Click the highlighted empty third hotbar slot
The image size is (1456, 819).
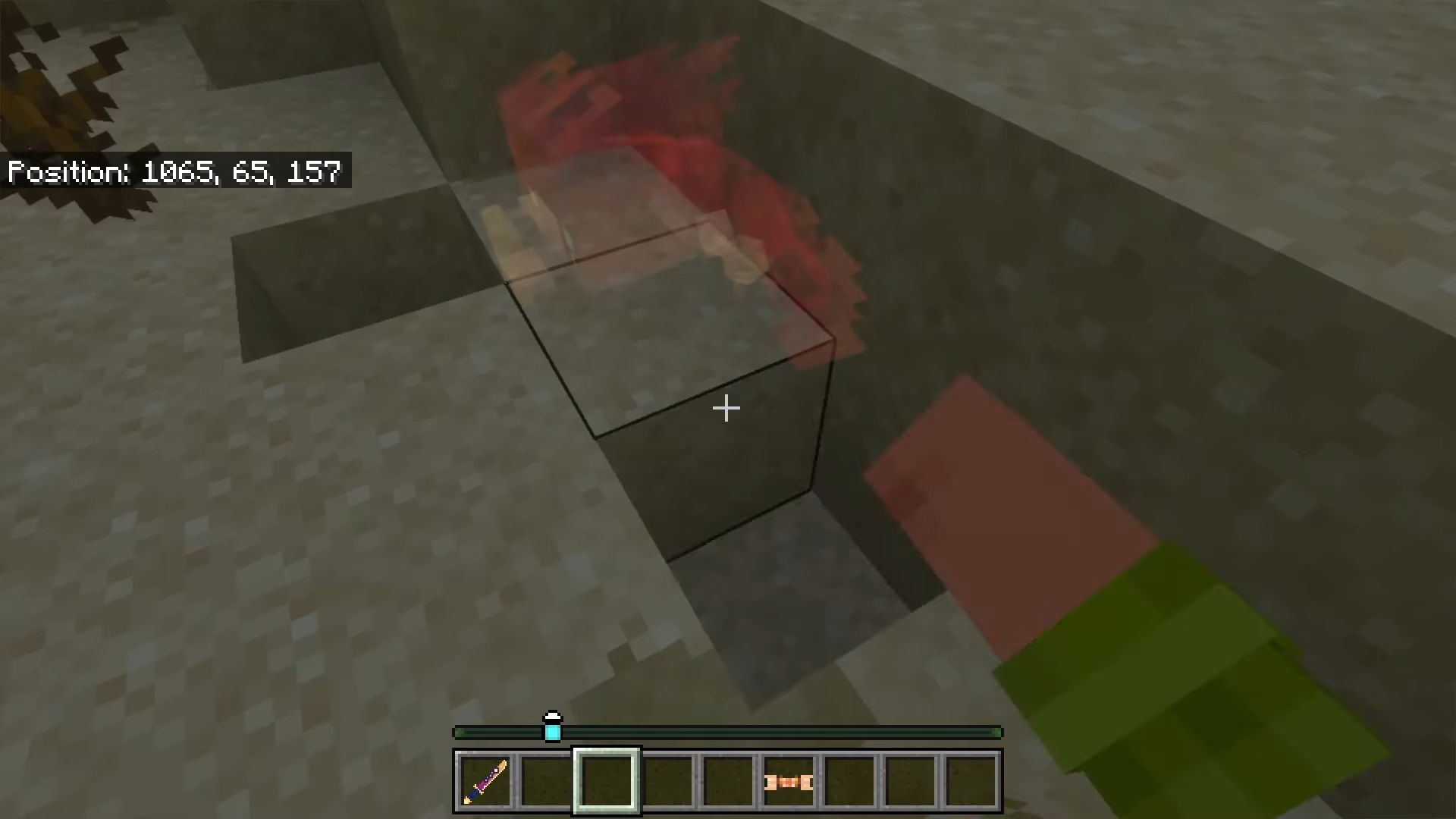click(x=607, y=780)
